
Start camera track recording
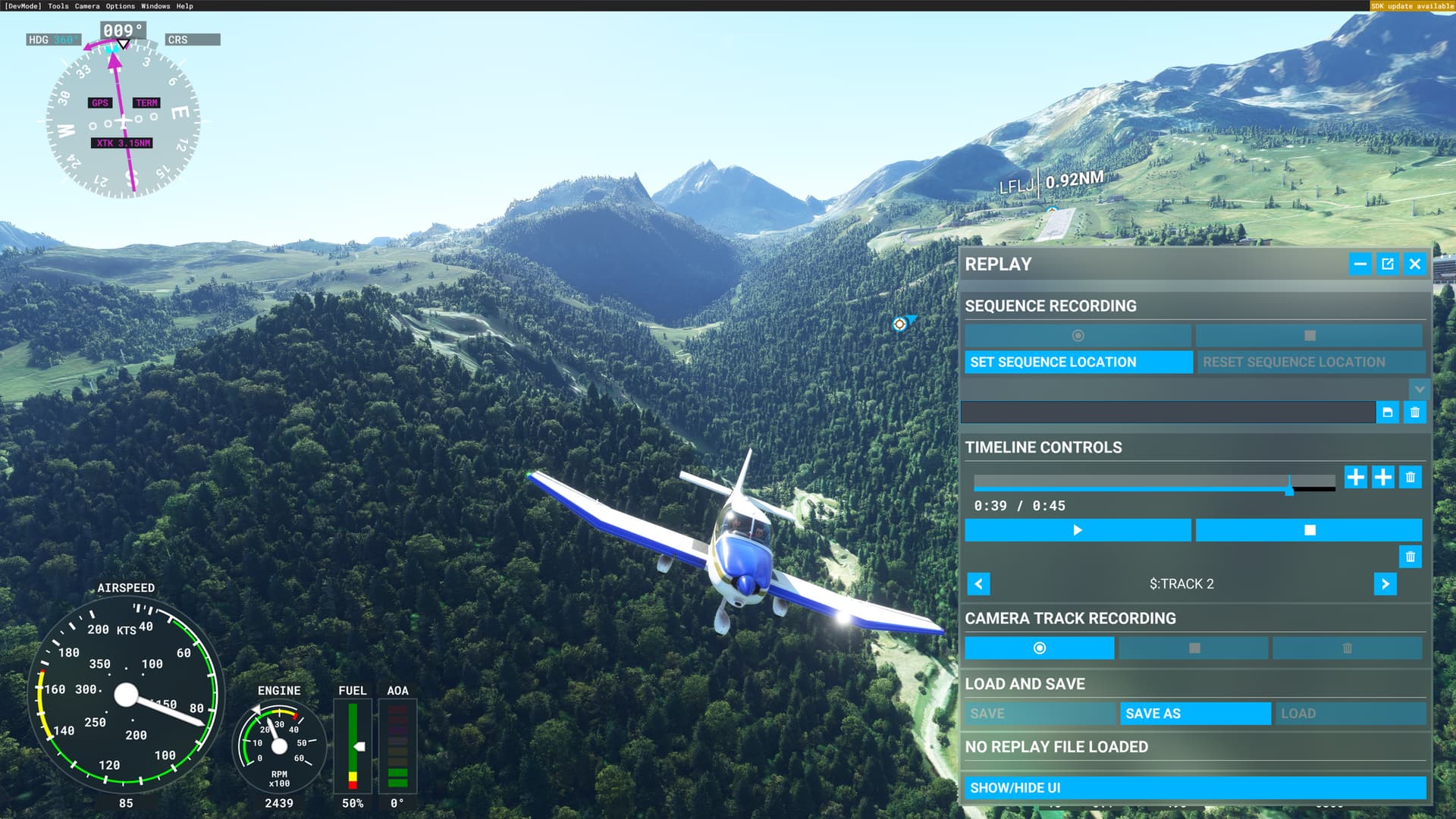tap(1039, 648)
